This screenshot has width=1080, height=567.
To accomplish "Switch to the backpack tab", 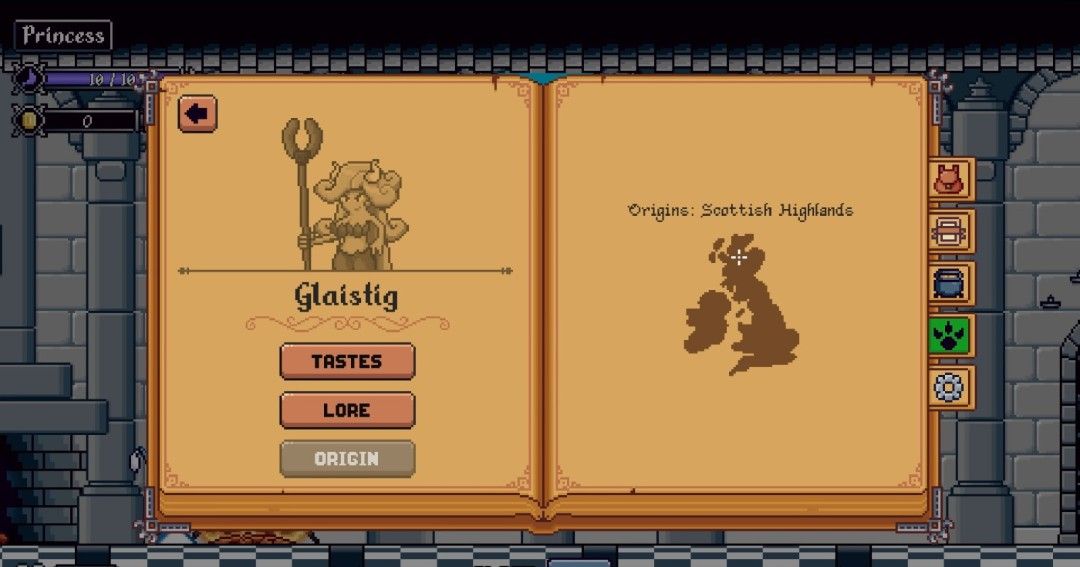I will (947, 181).
